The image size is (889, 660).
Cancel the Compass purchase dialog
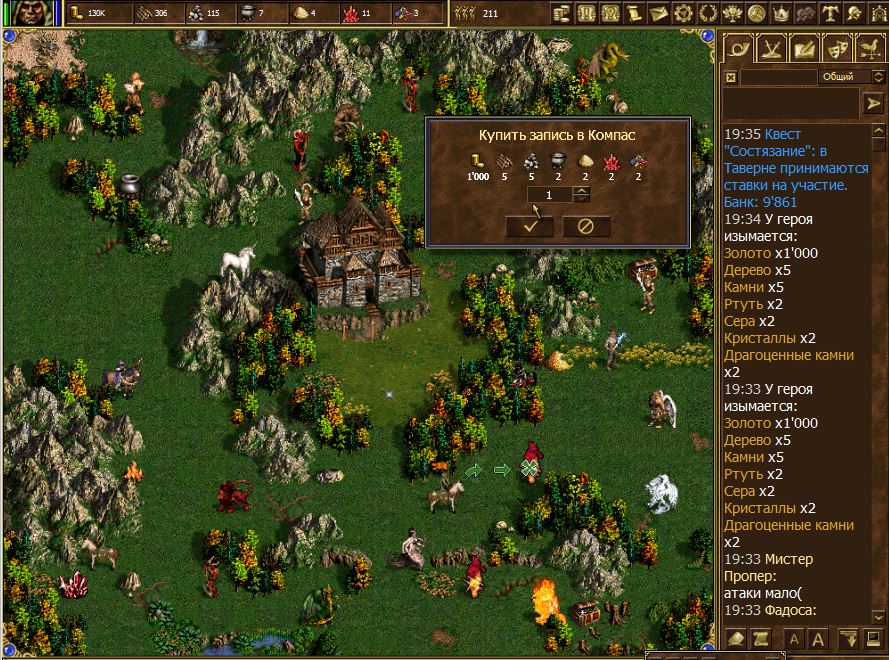click(586, 225)
